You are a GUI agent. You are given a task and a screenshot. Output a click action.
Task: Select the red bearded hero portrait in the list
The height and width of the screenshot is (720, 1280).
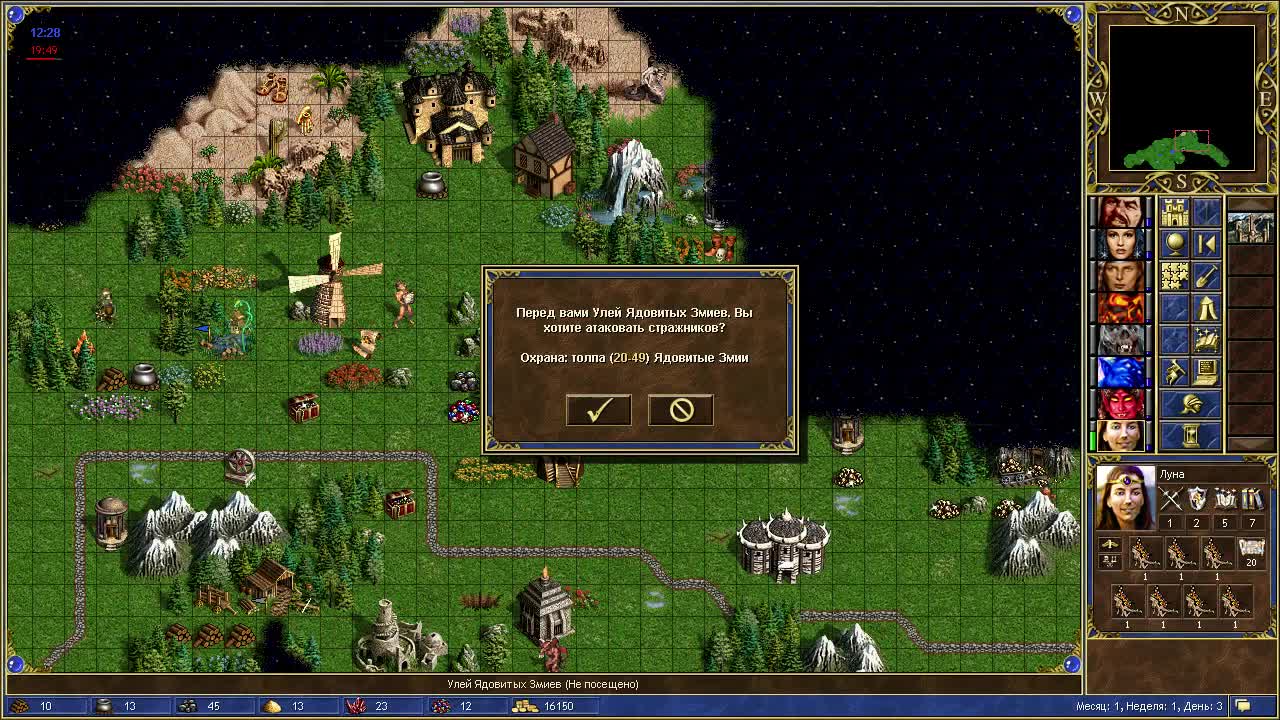pos(1121,212)
